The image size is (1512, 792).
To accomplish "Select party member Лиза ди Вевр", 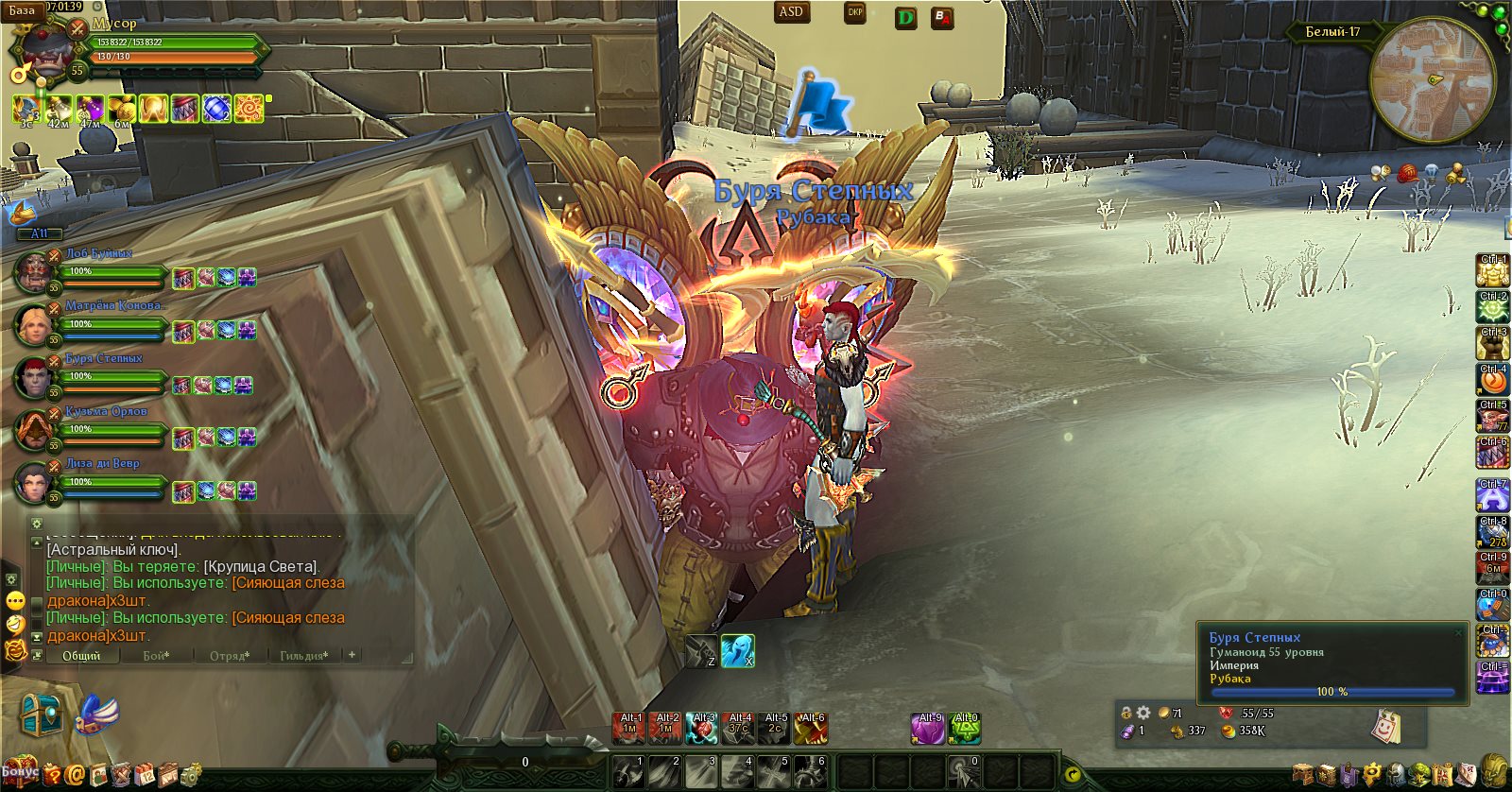I will [x=102, y=463].
